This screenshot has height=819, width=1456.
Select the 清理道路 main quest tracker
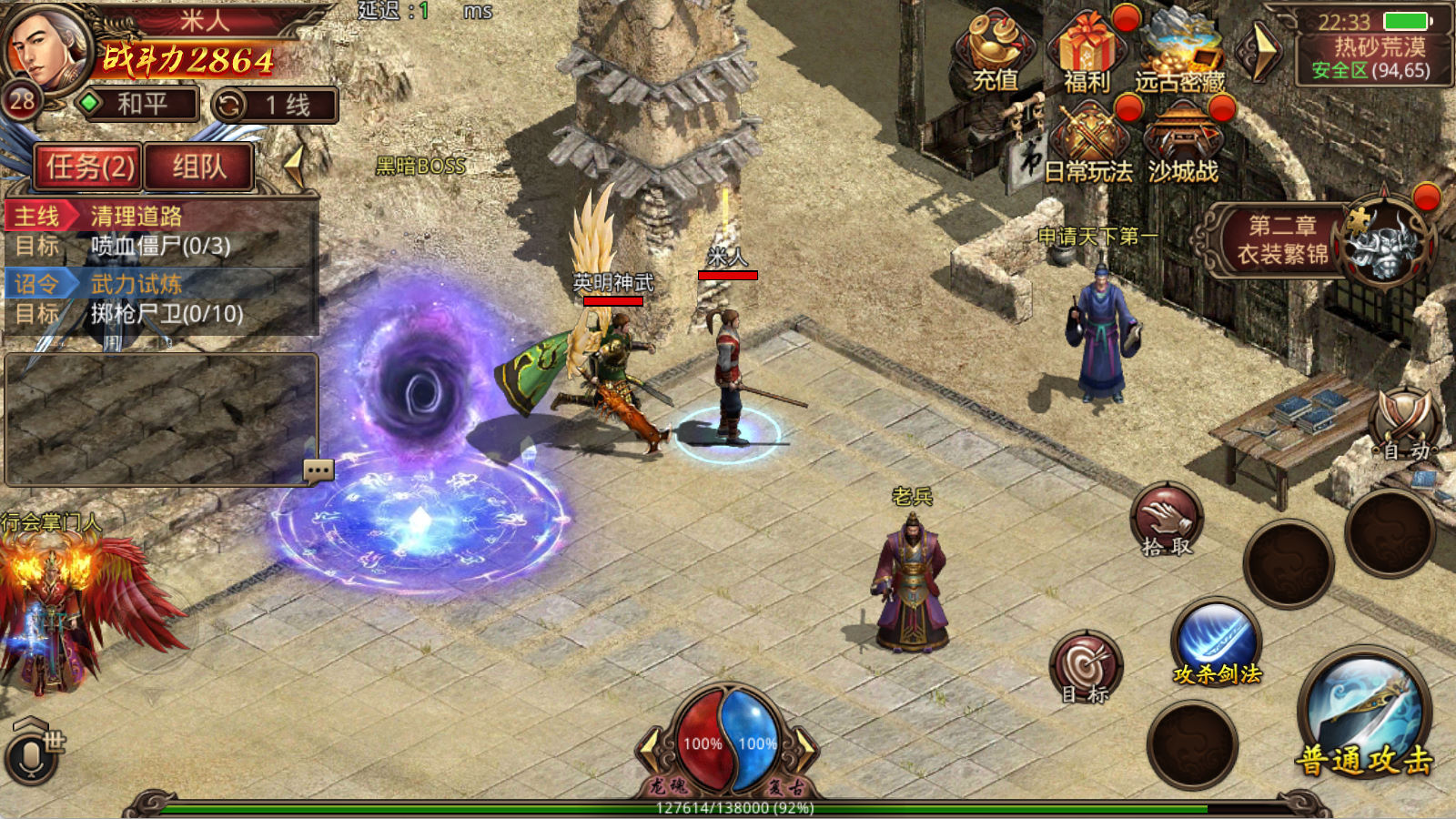[160, 231]
